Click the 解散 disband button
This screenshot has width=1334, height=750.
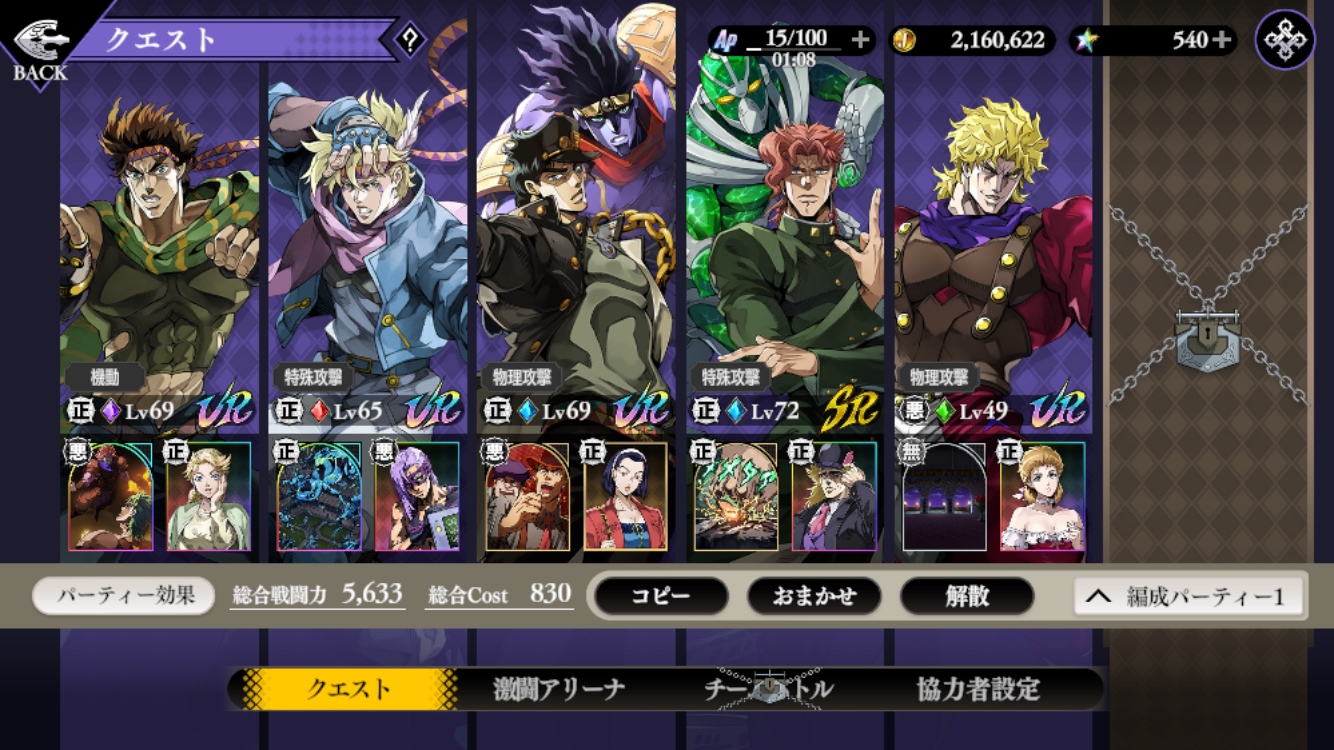[x=967, y=596]
